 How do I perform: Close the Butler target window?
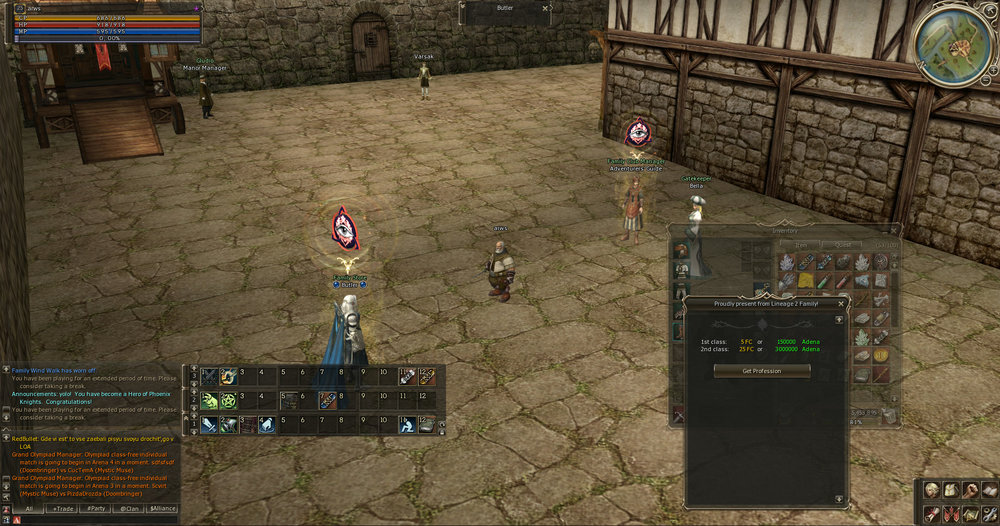click(546, 8)
